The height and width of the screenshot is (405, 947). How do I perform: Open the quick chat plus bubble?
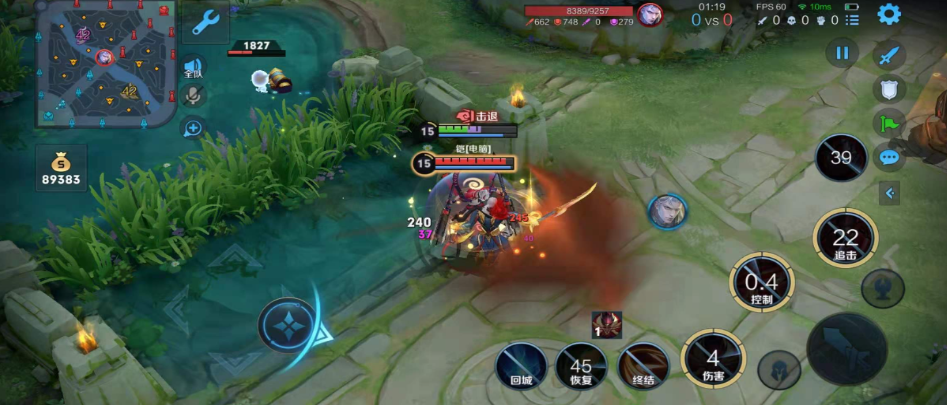pos(193,127)
